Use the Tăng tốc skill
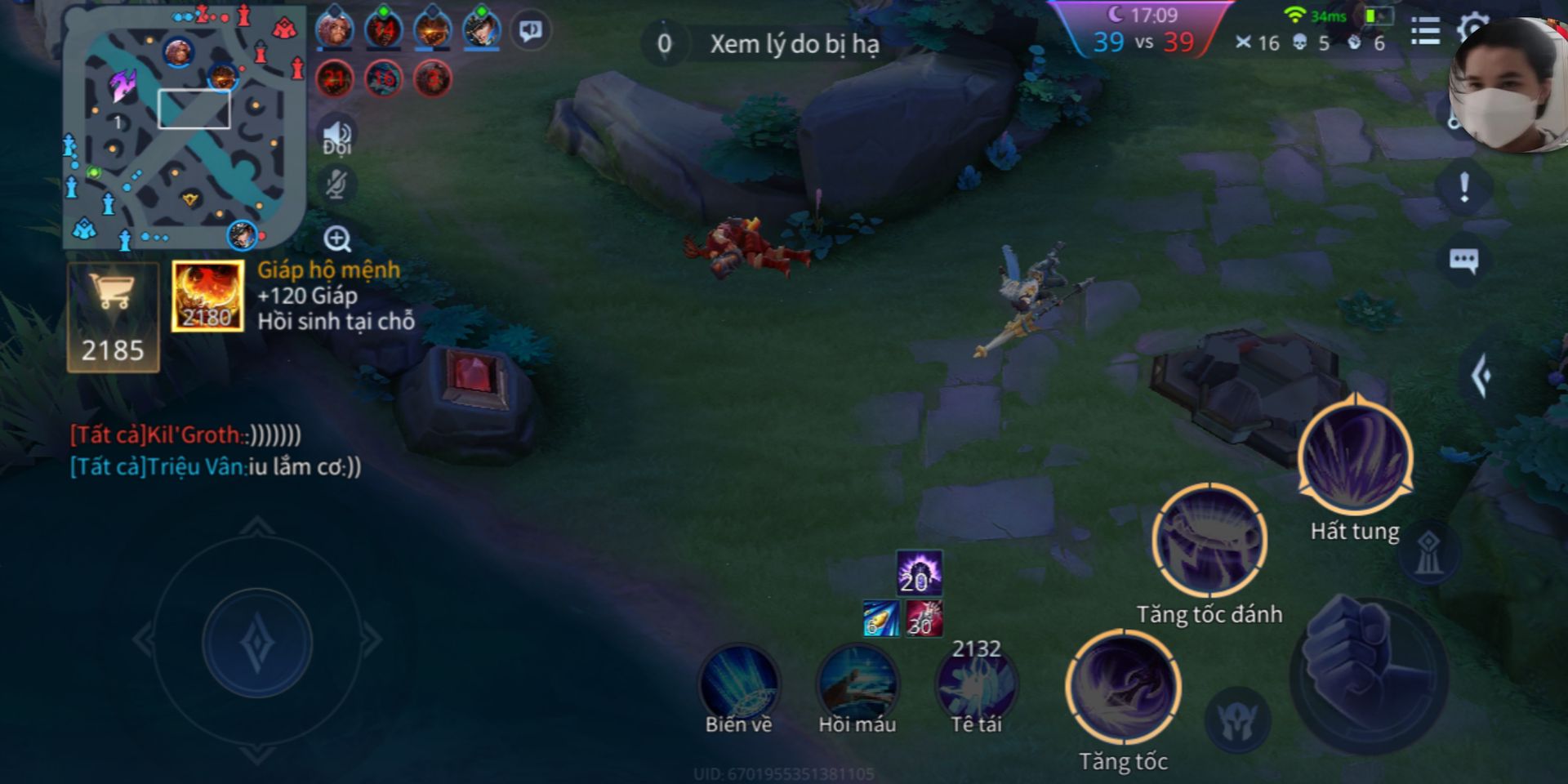Image resolution: width=1568 pixels, height=784 pixels. [1123, 688]
